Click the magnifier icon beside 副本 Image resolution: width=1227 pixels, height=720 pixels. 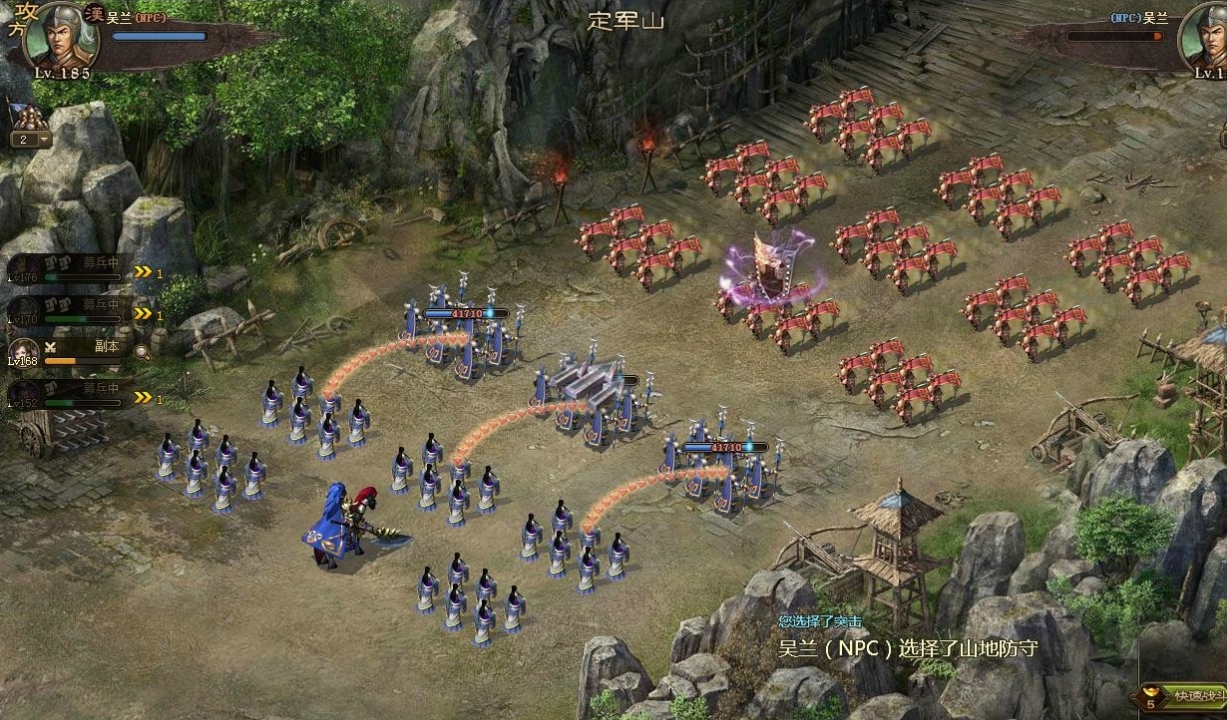point(142,351)
